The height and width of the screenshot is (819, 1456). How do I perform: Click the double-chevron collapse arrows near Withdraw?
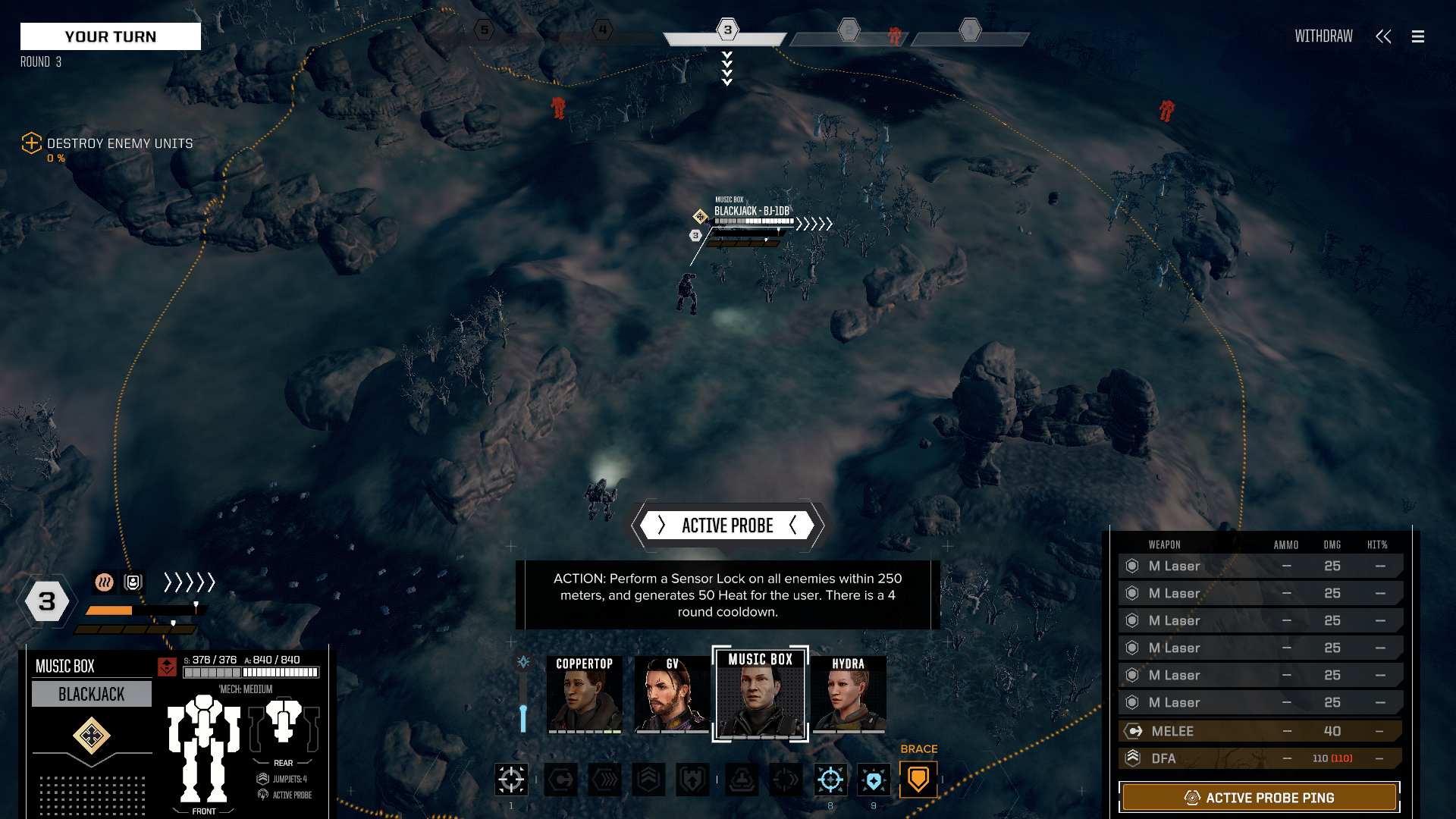pos(1383,36)
